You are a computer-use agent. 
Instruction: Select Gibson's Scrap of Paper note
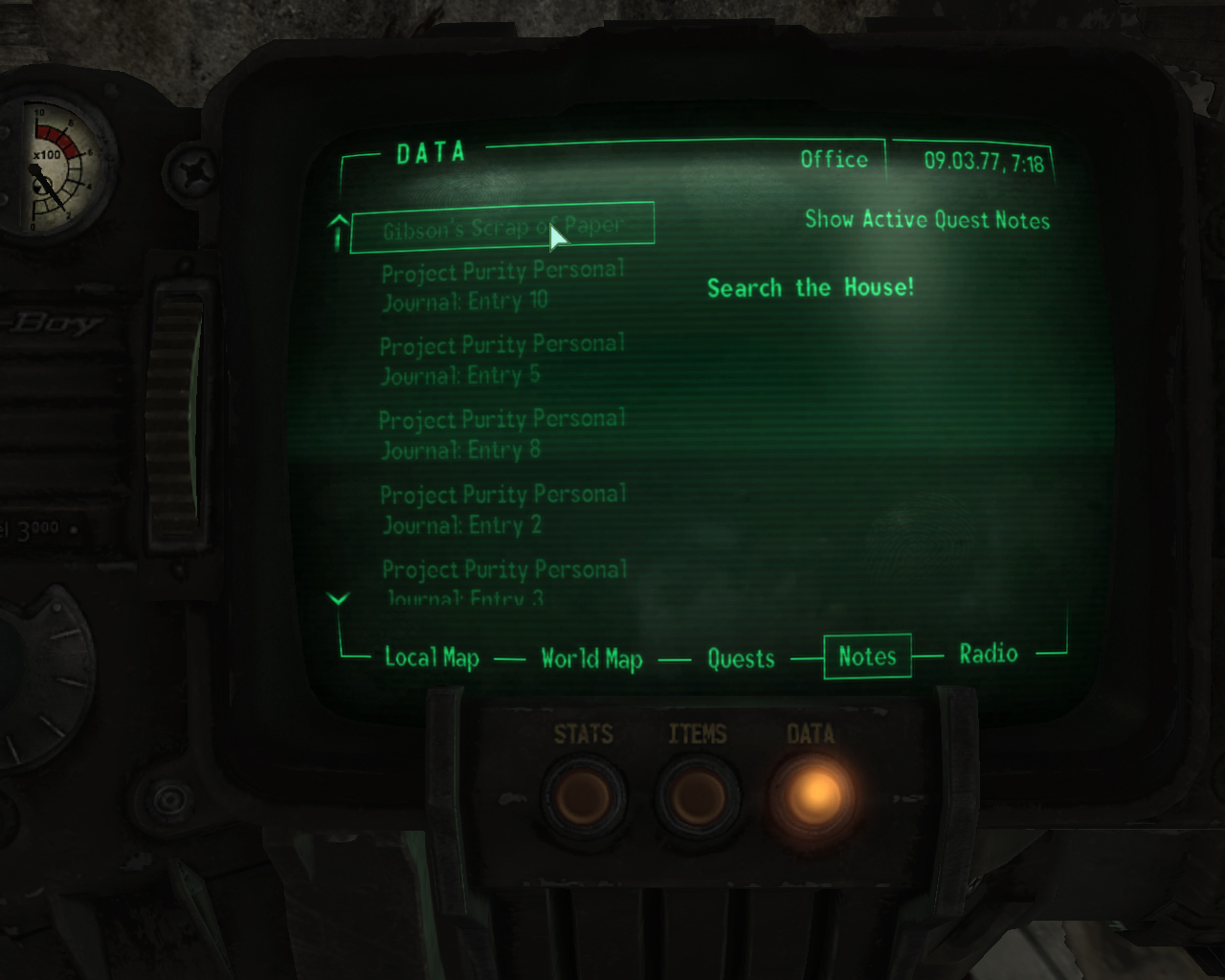pos(502,228)
